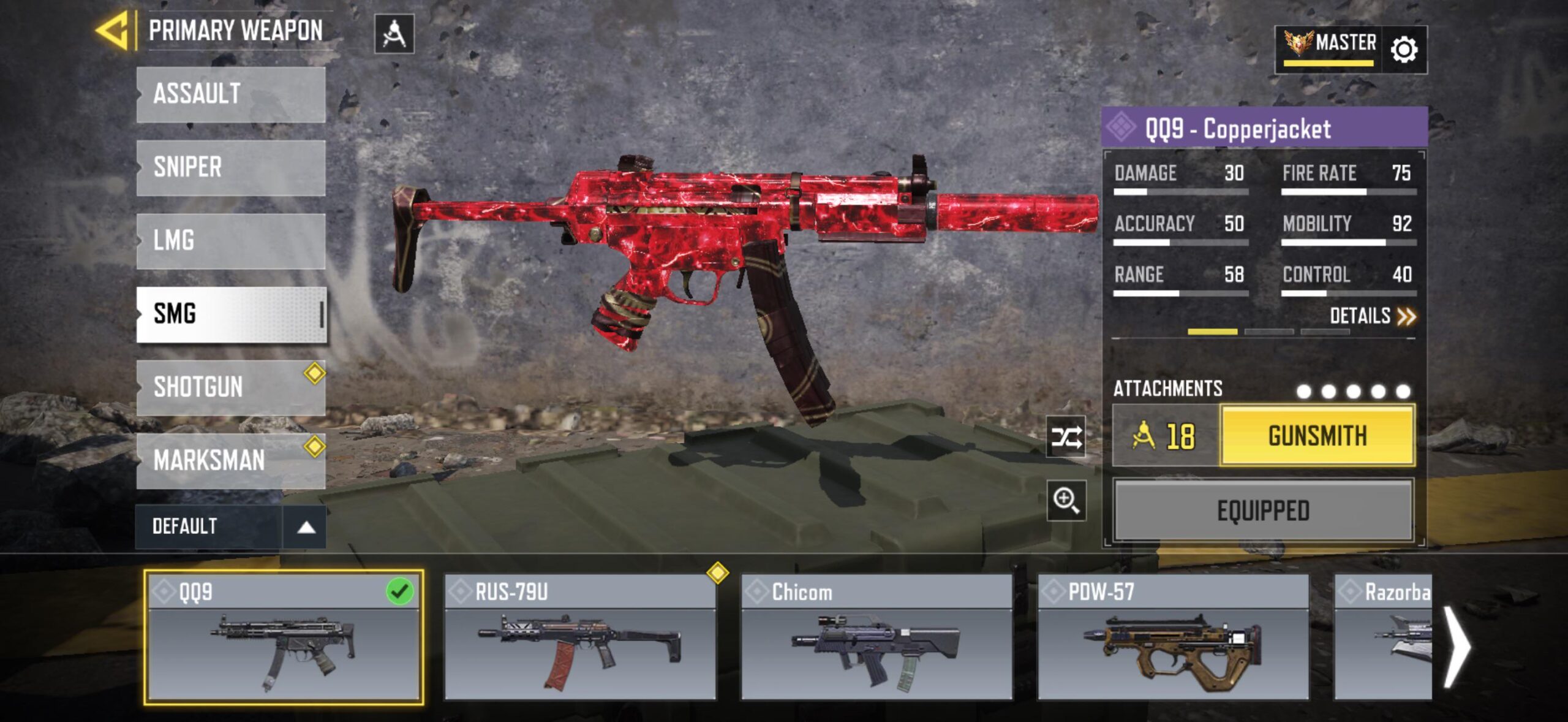Select the QQ9 weapon card
This screenshot has width=1568, height=722.
click(284, 637)
